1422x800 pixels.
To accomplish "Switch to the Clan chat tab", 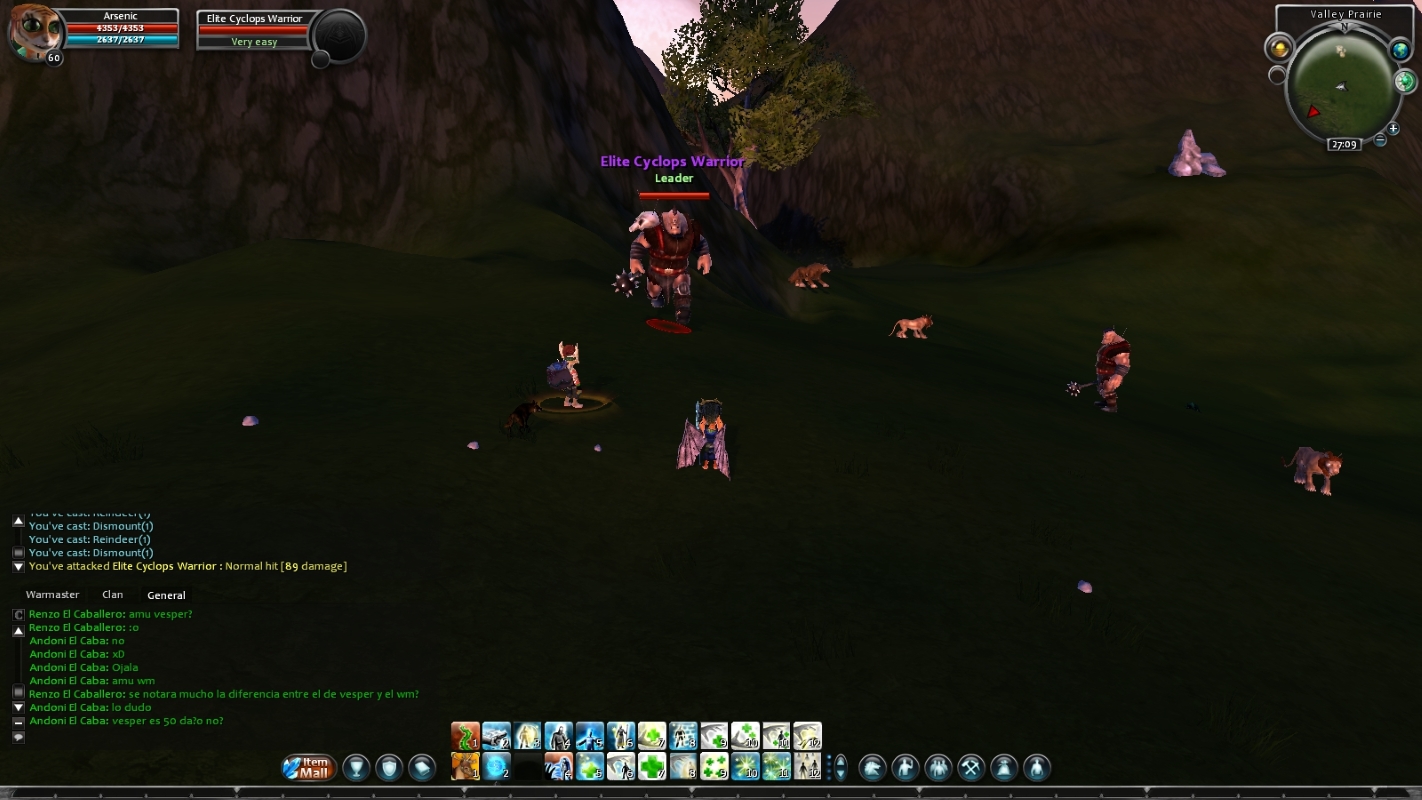I will coord(113,595).
